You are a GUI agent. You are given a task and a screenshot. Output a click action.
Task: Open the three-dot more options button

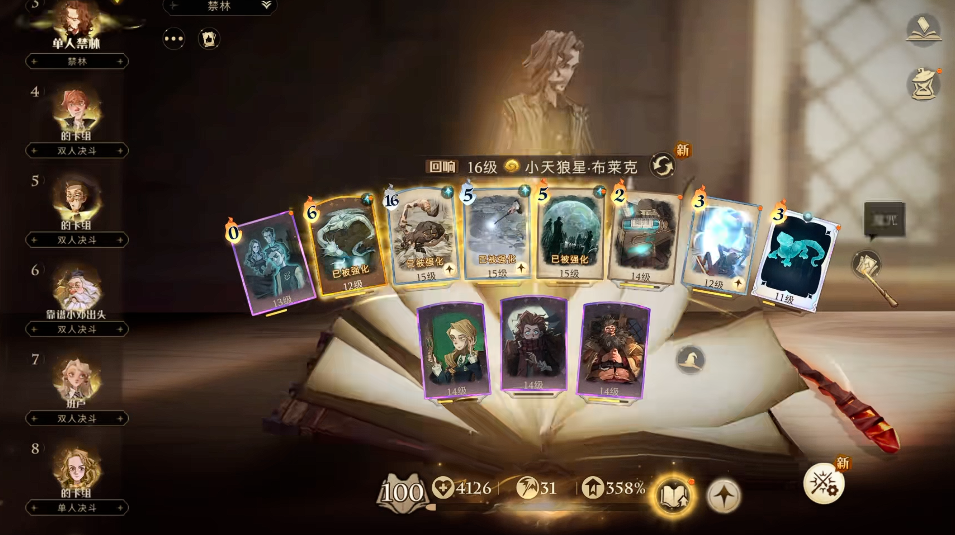175,38
